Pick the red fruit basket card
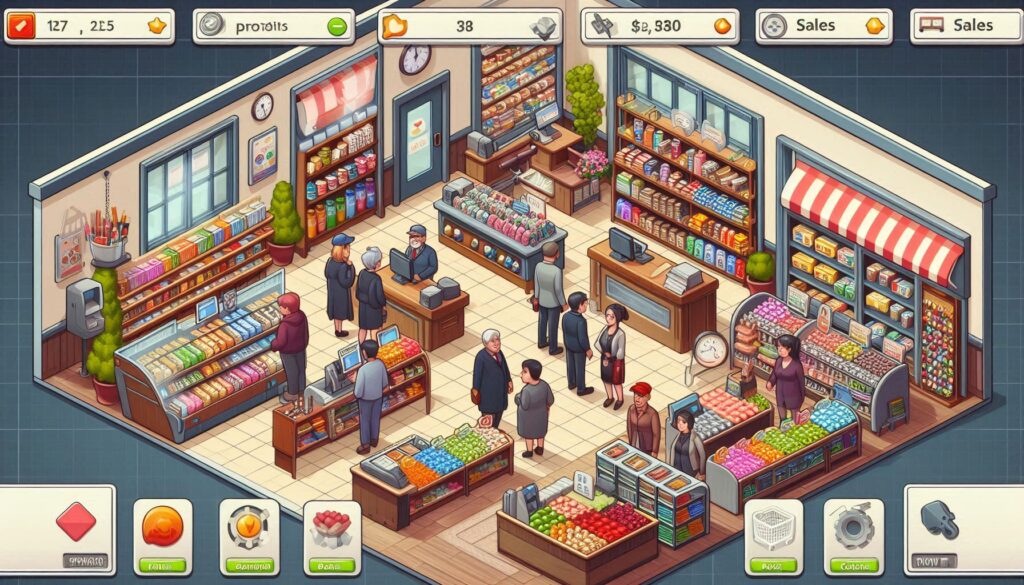 point(332,536)
